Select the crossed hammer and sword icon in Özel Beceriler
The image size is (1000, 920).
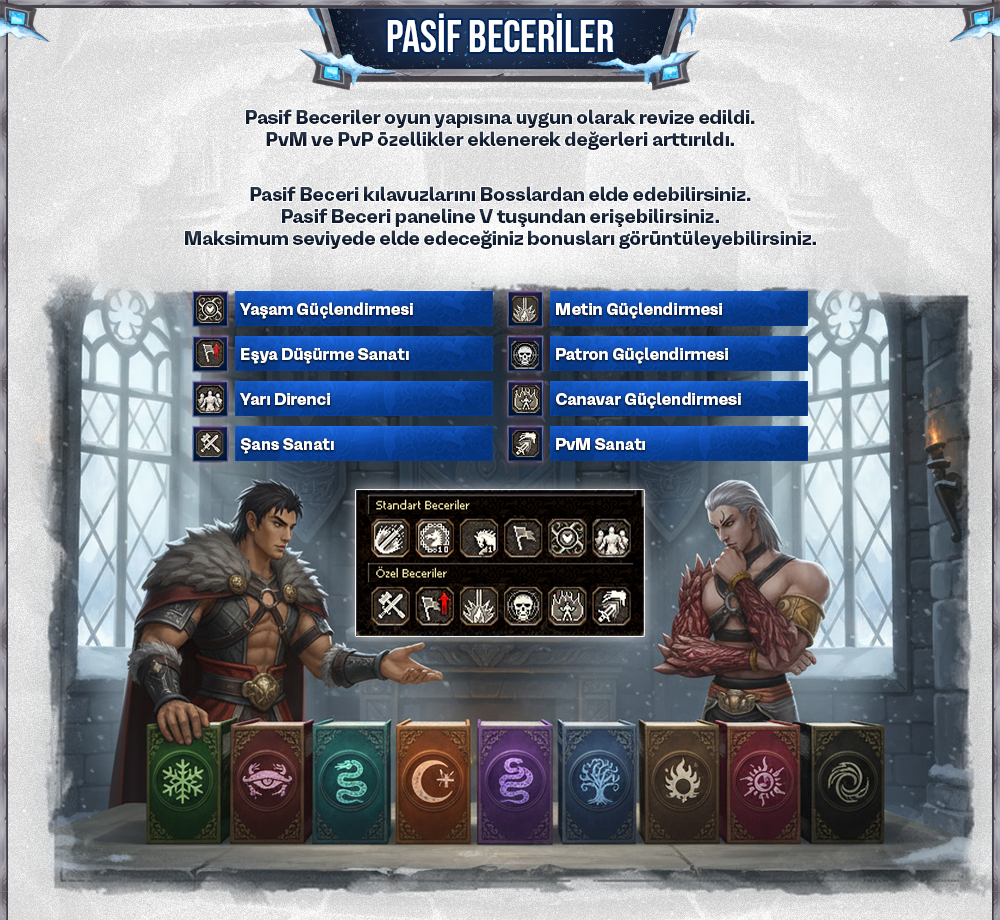click(x=390, y=606)
